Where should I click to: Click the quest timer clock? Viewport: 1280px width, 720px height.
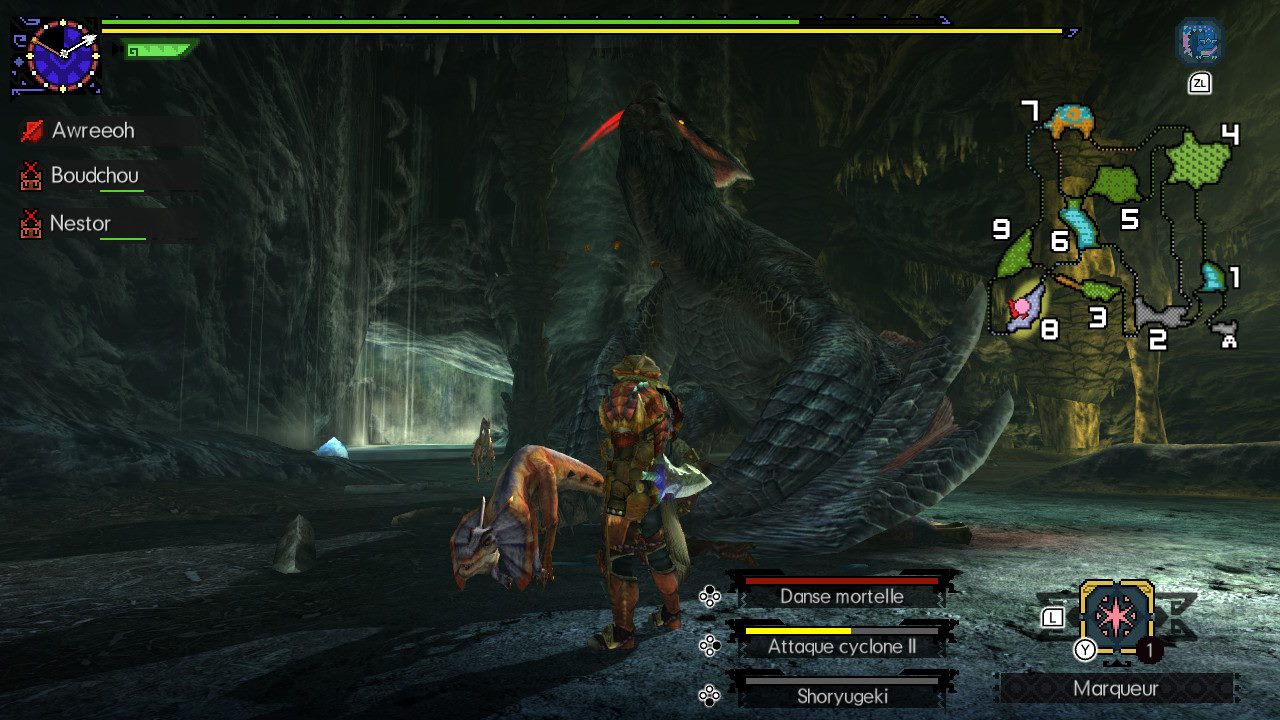click(x=63, y=56)
